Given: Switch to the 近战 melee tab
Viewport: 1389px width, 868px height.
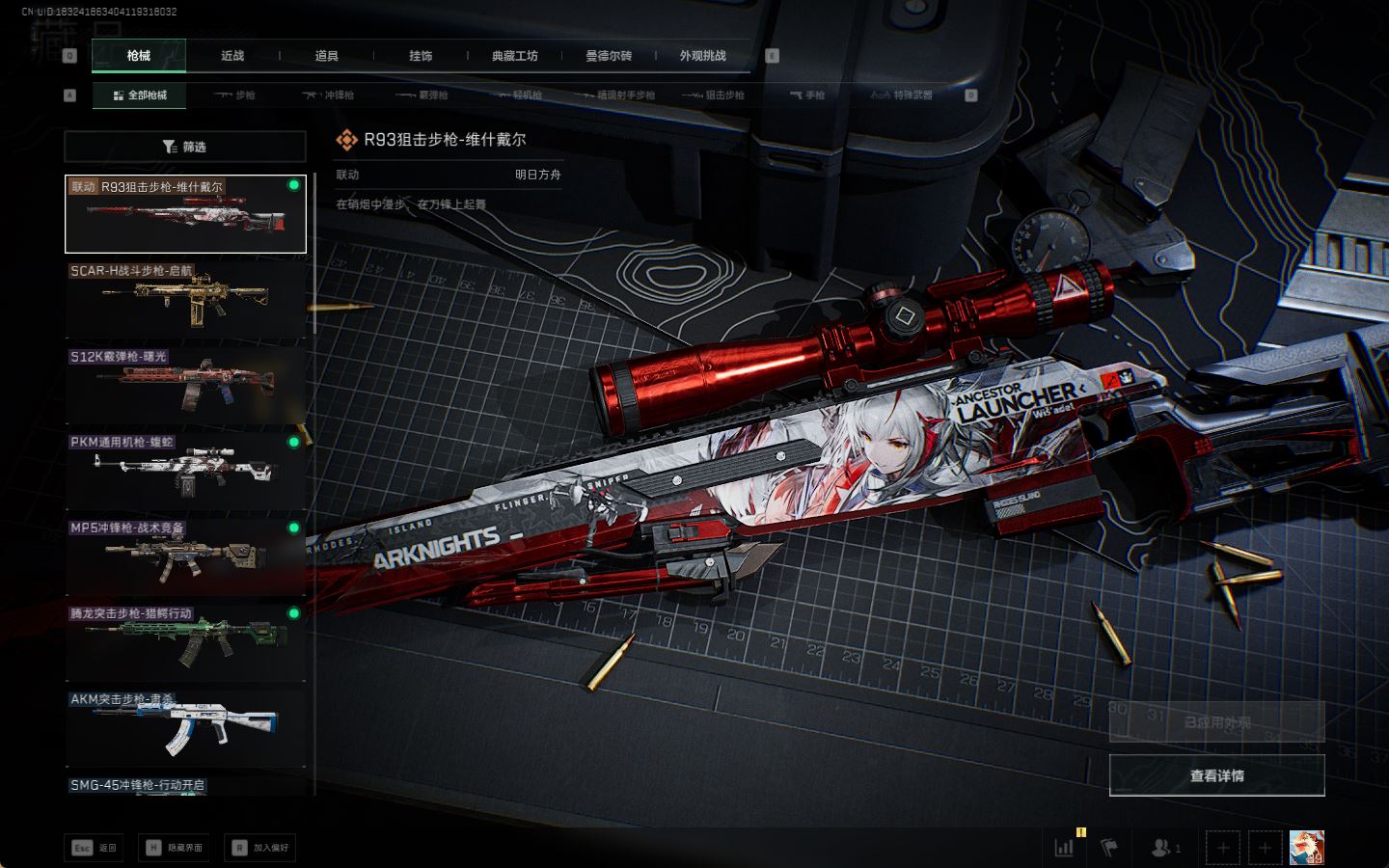Looking at the screenshot, I should 232,56.
